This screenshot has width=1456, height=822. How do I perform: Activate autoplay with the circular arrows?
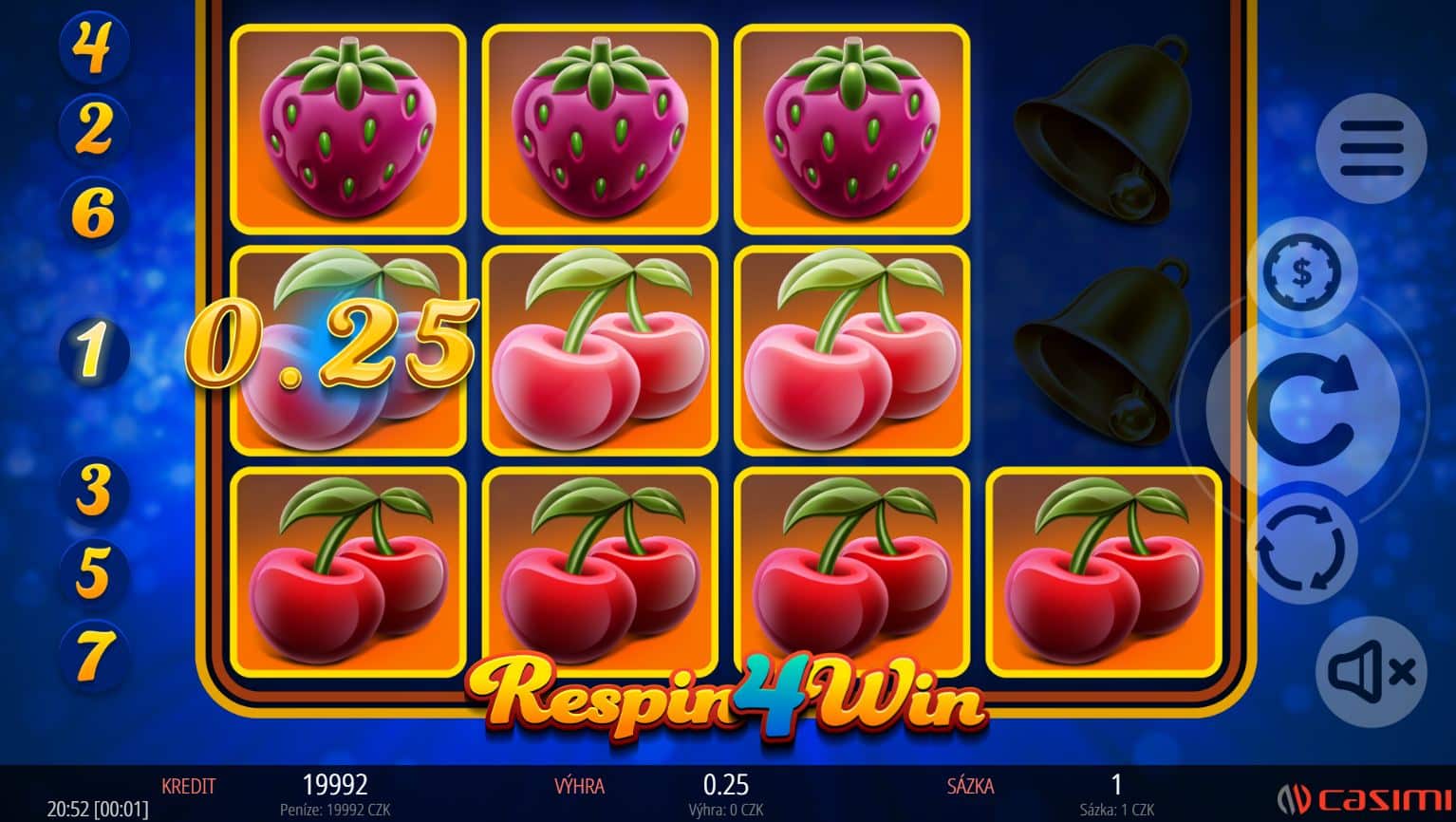tap(1300, 548)
